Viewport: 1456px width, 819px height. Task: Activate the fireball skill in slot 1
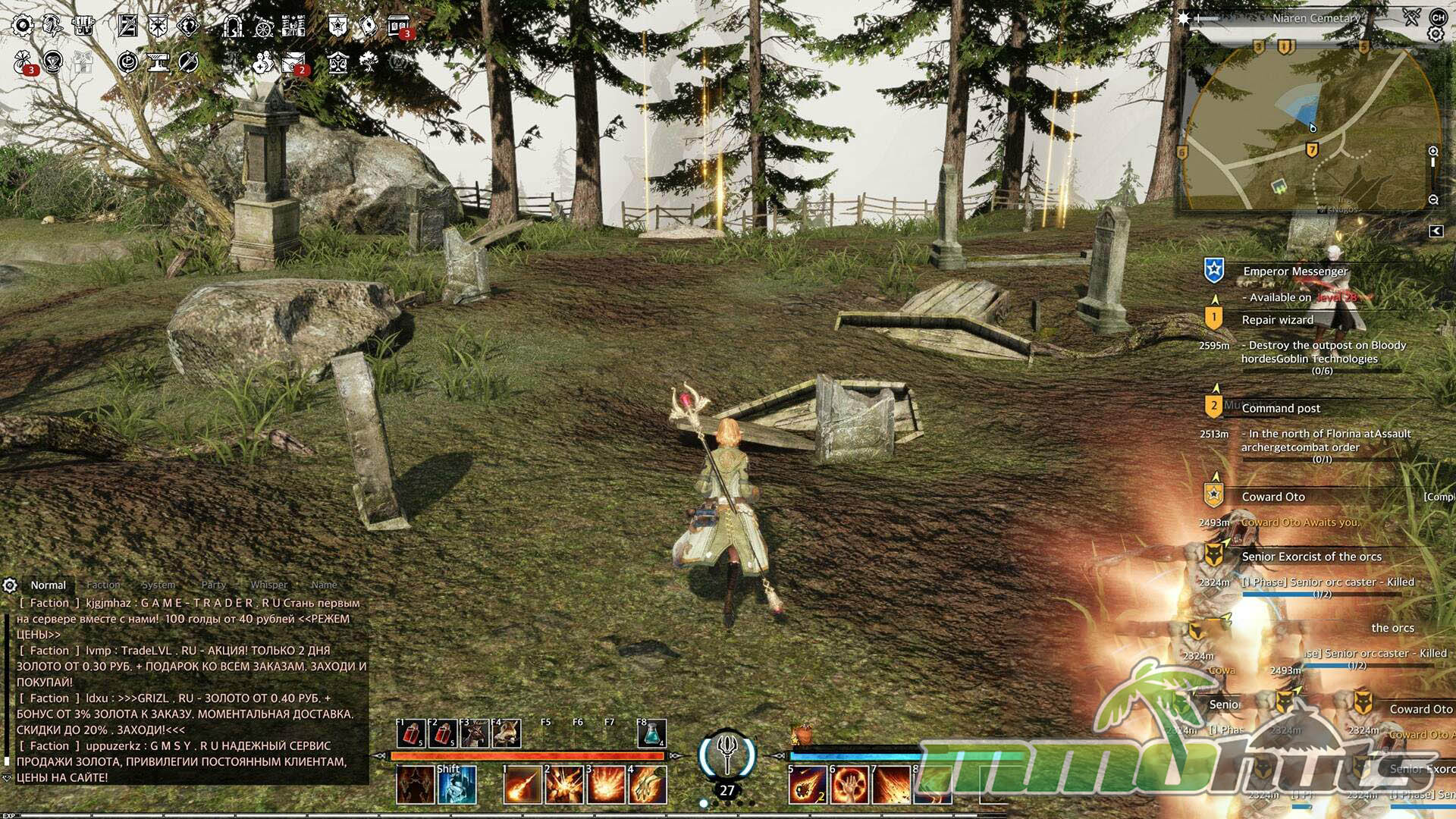point(522,785)
